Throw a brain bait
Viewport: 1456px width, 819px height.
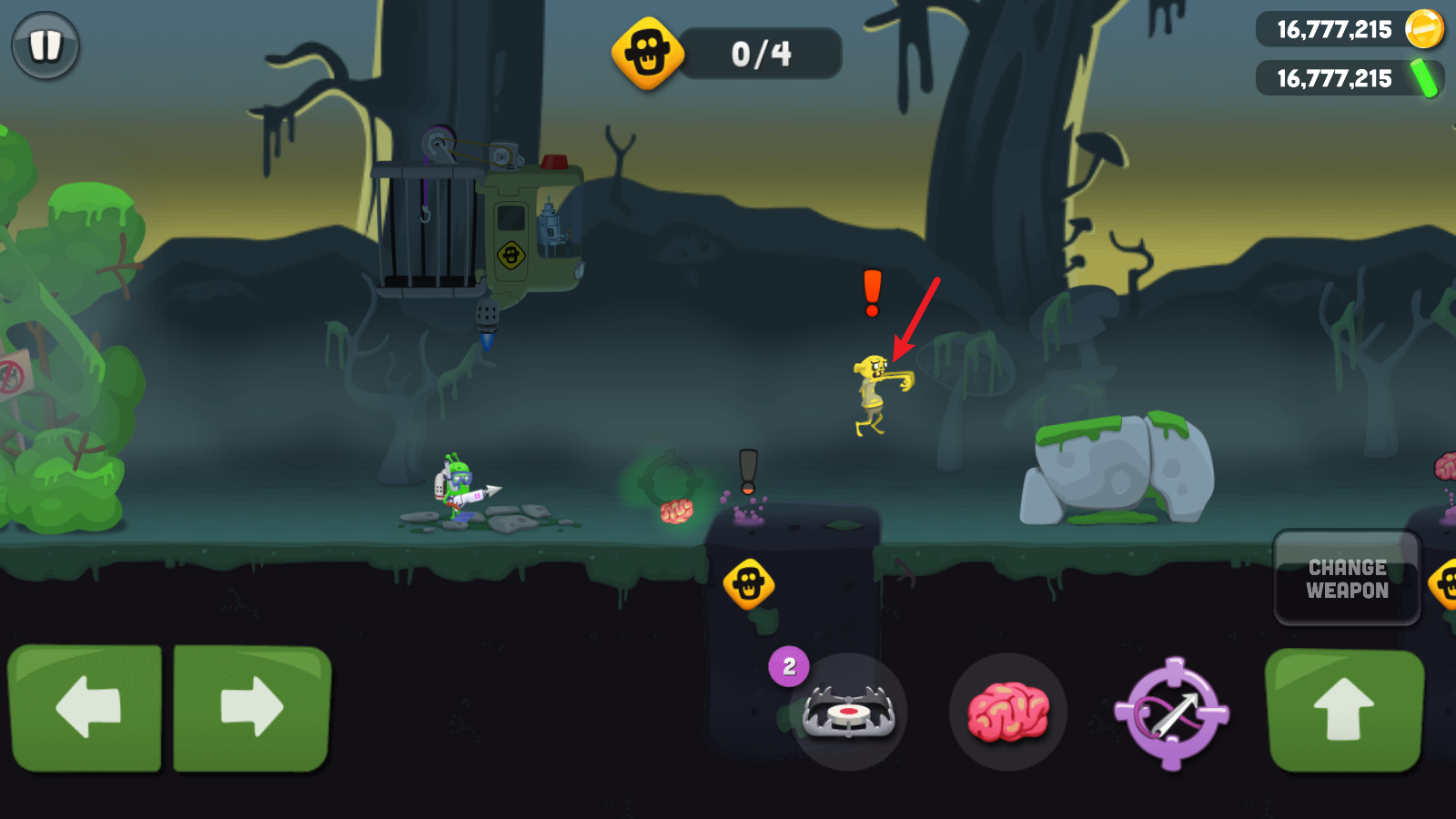click(x=1007, y=712)
